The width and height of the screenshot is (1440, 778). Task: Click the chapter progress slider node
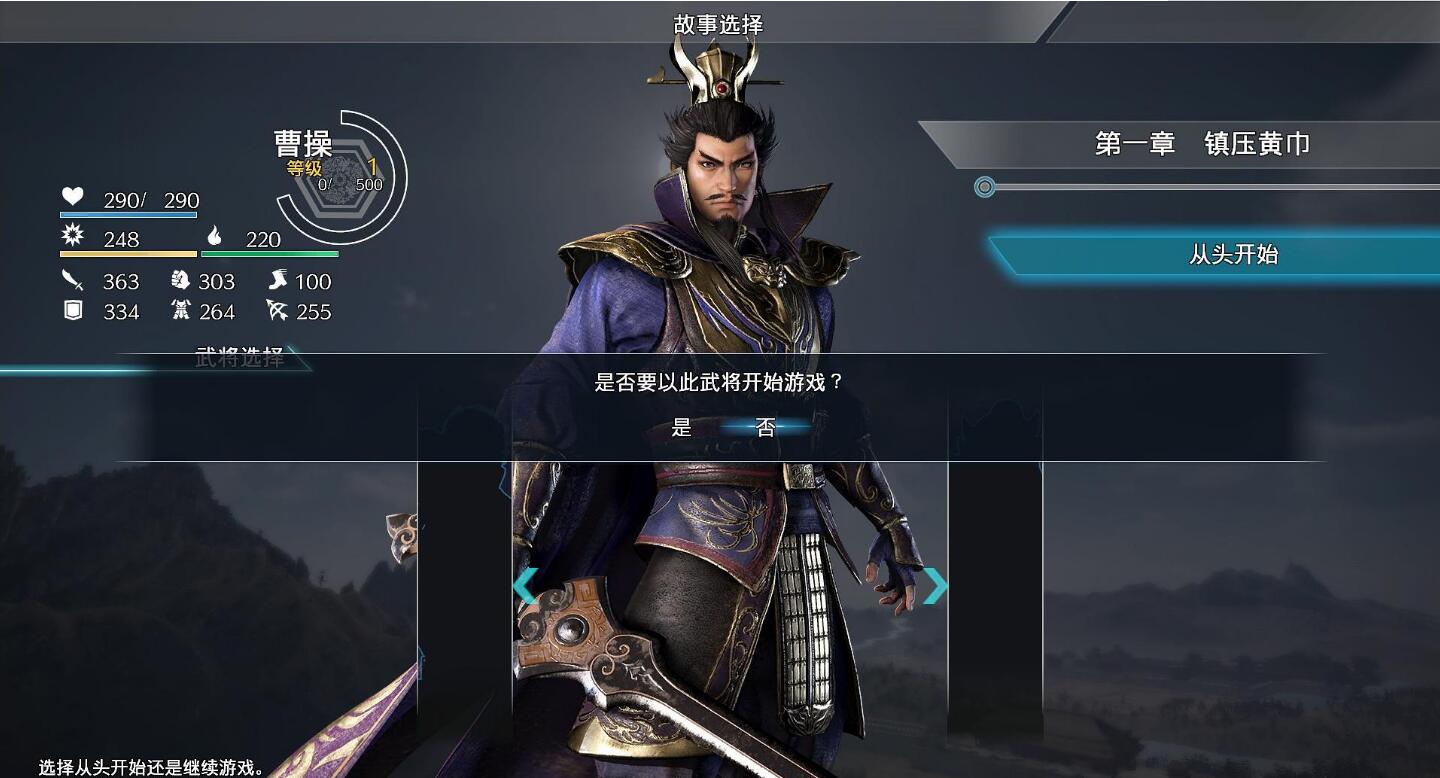984,187
